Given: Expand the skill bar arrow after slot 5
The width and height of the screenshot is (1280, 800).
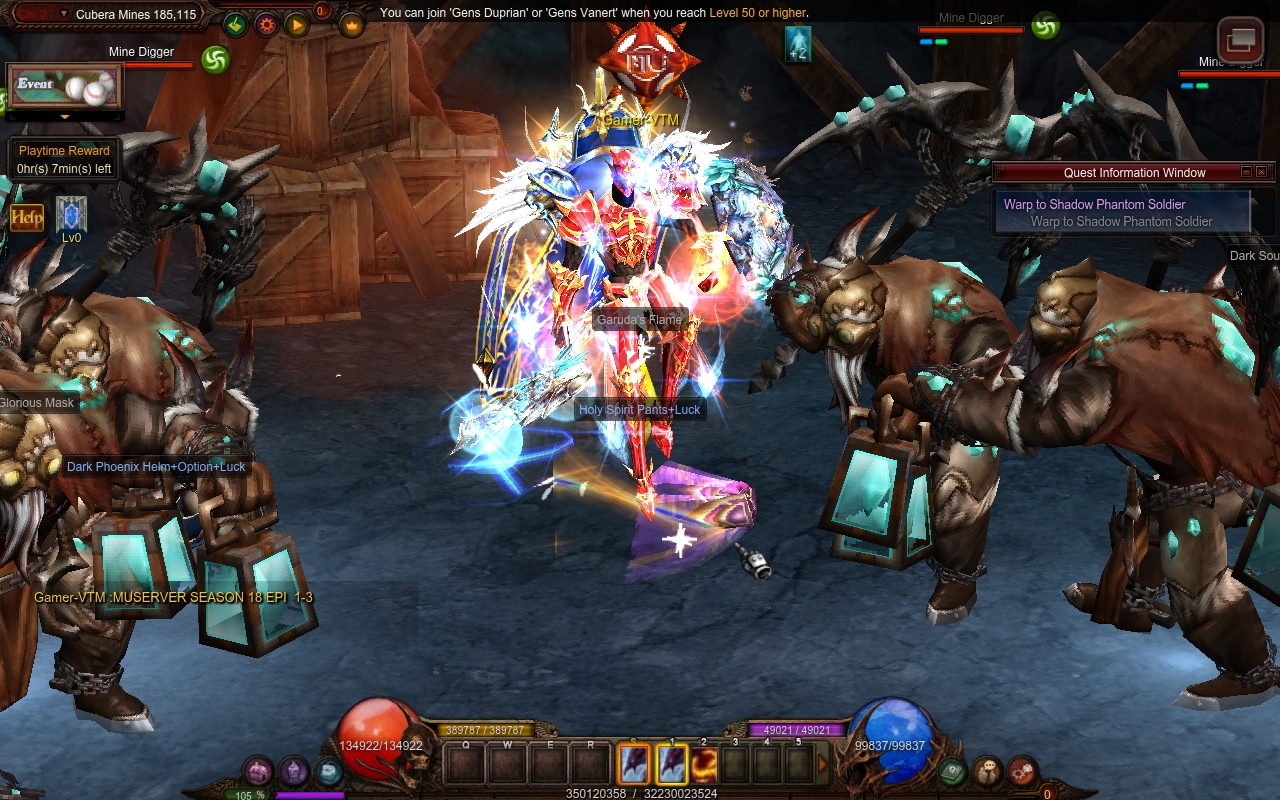Looking at the screenshot, I should 823,764.
